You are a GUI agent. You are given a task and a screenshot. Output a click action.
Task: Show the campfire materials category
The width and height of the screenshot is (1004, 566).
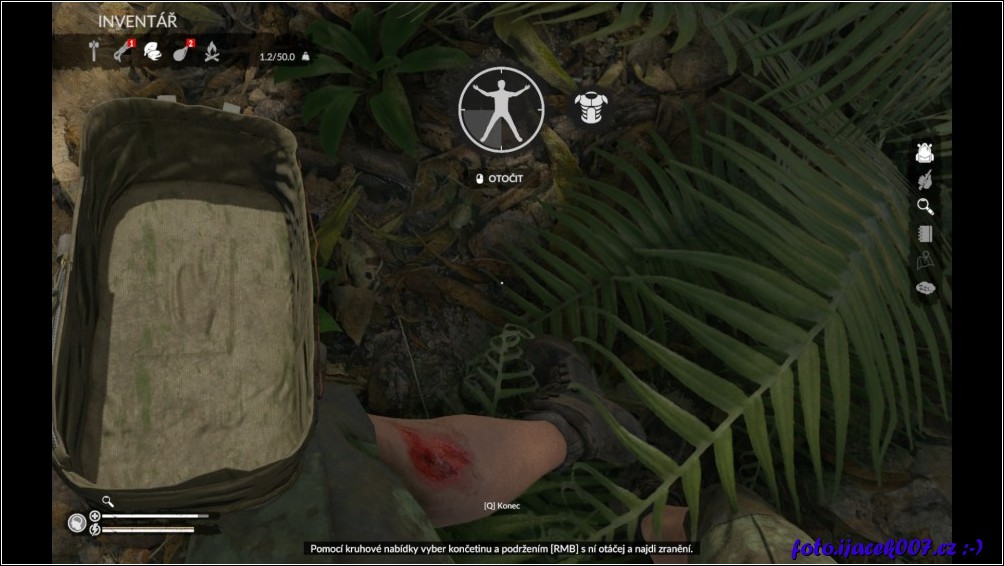pos(212,52)
